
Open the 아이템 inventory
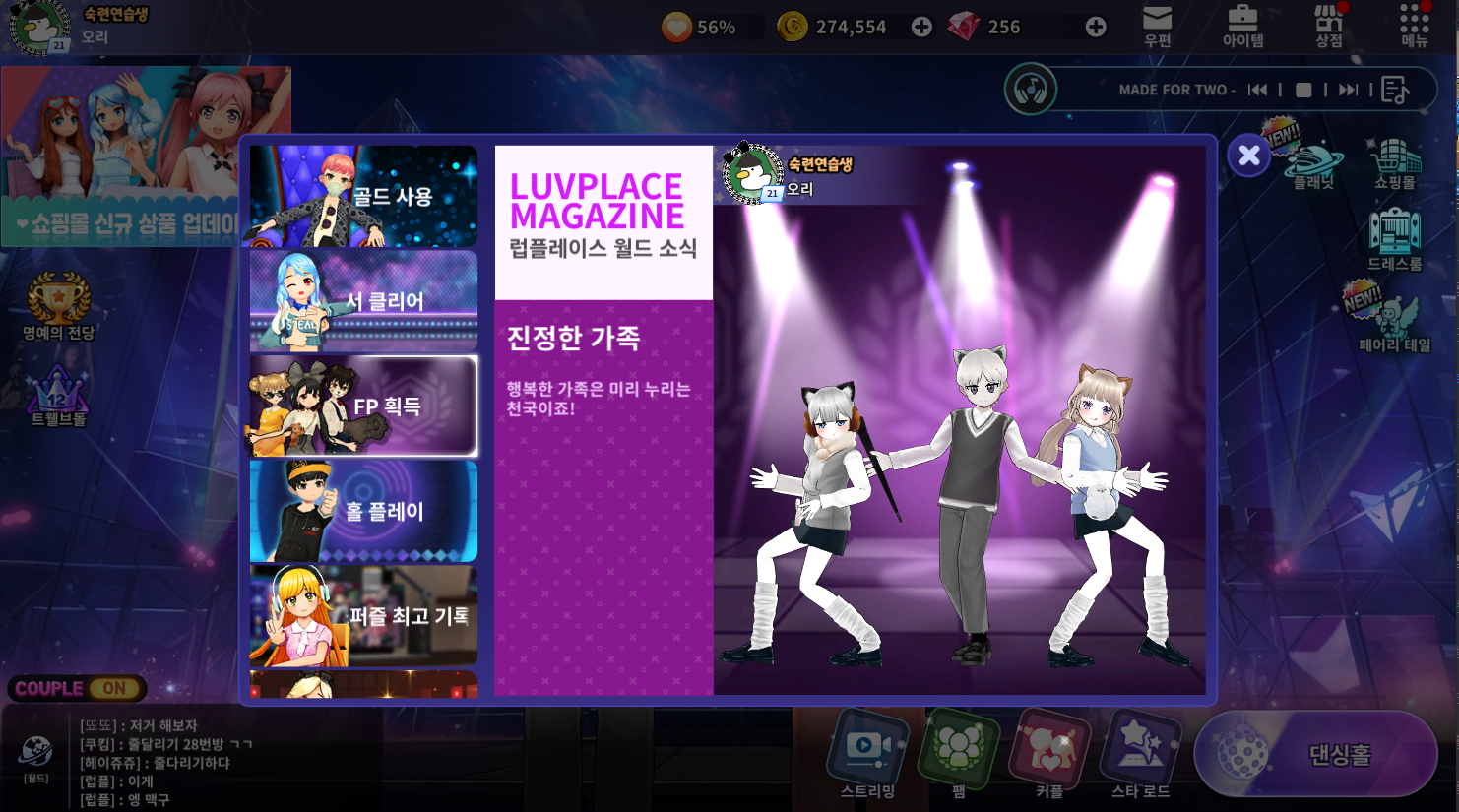click(x=1242, y=27)
